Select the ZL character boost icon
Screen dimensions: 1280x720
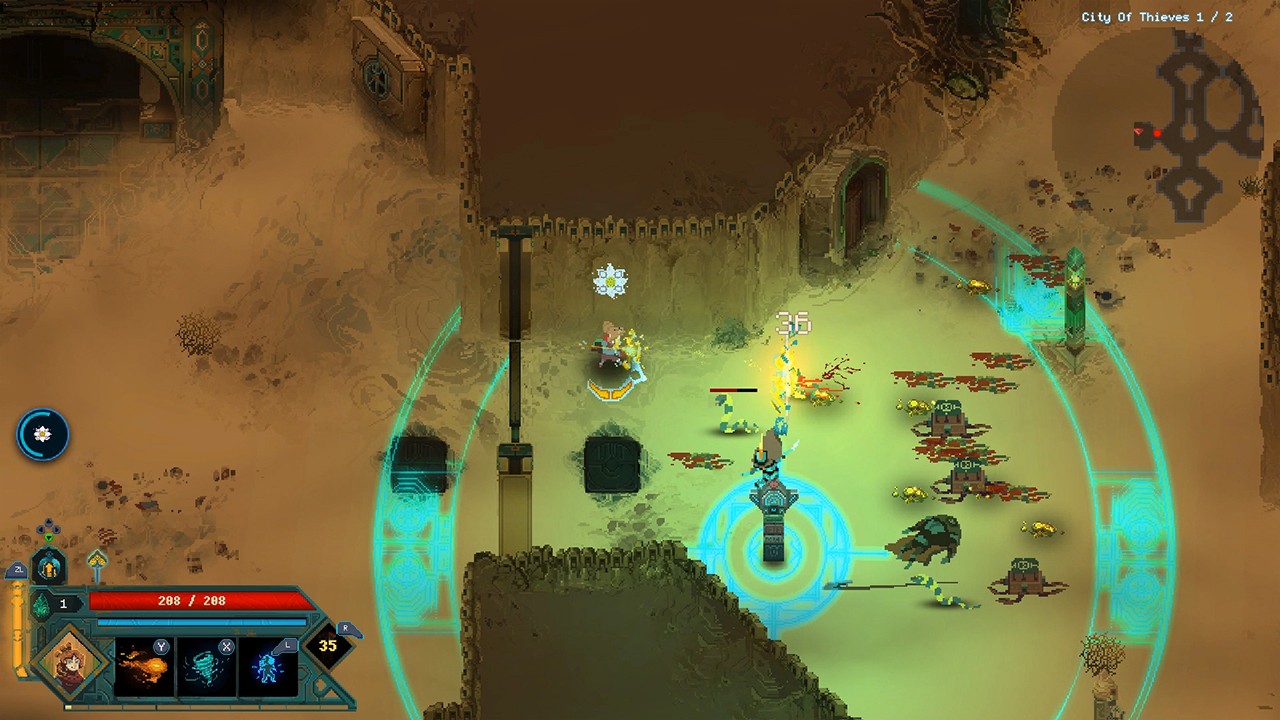[x=19, y=569]
